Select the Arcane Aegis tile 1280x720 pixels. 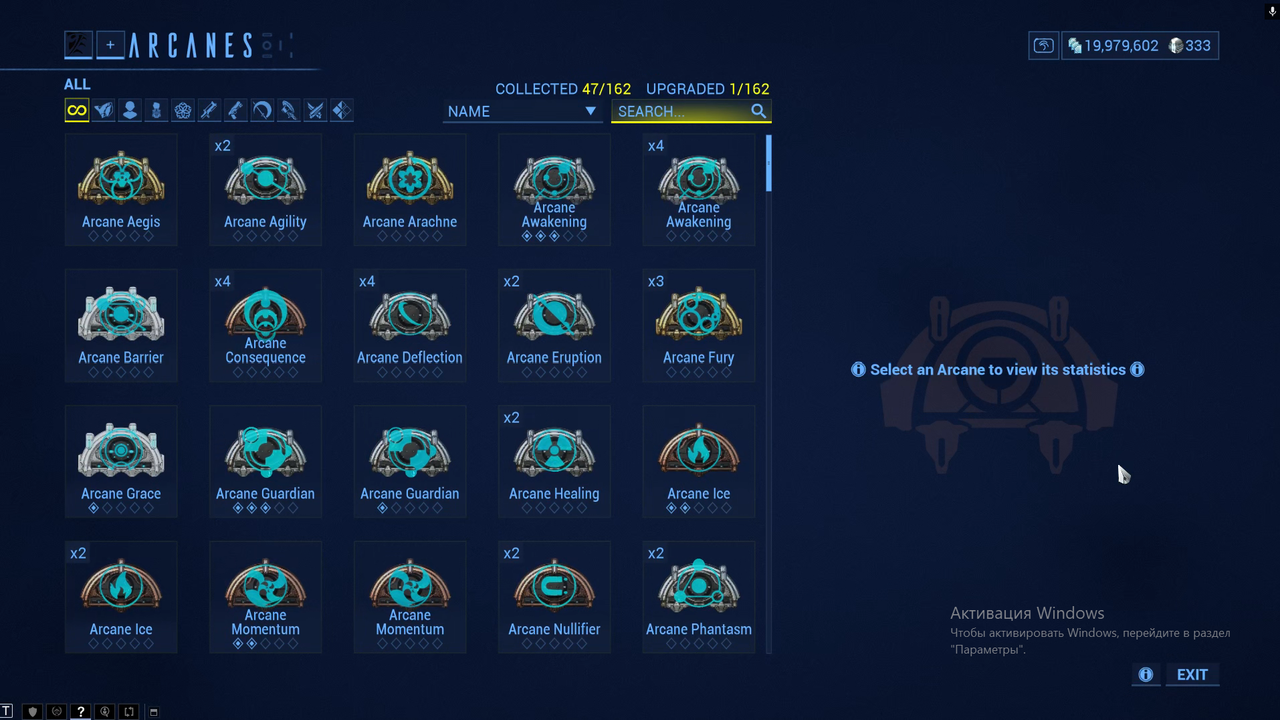click(121, 189)
